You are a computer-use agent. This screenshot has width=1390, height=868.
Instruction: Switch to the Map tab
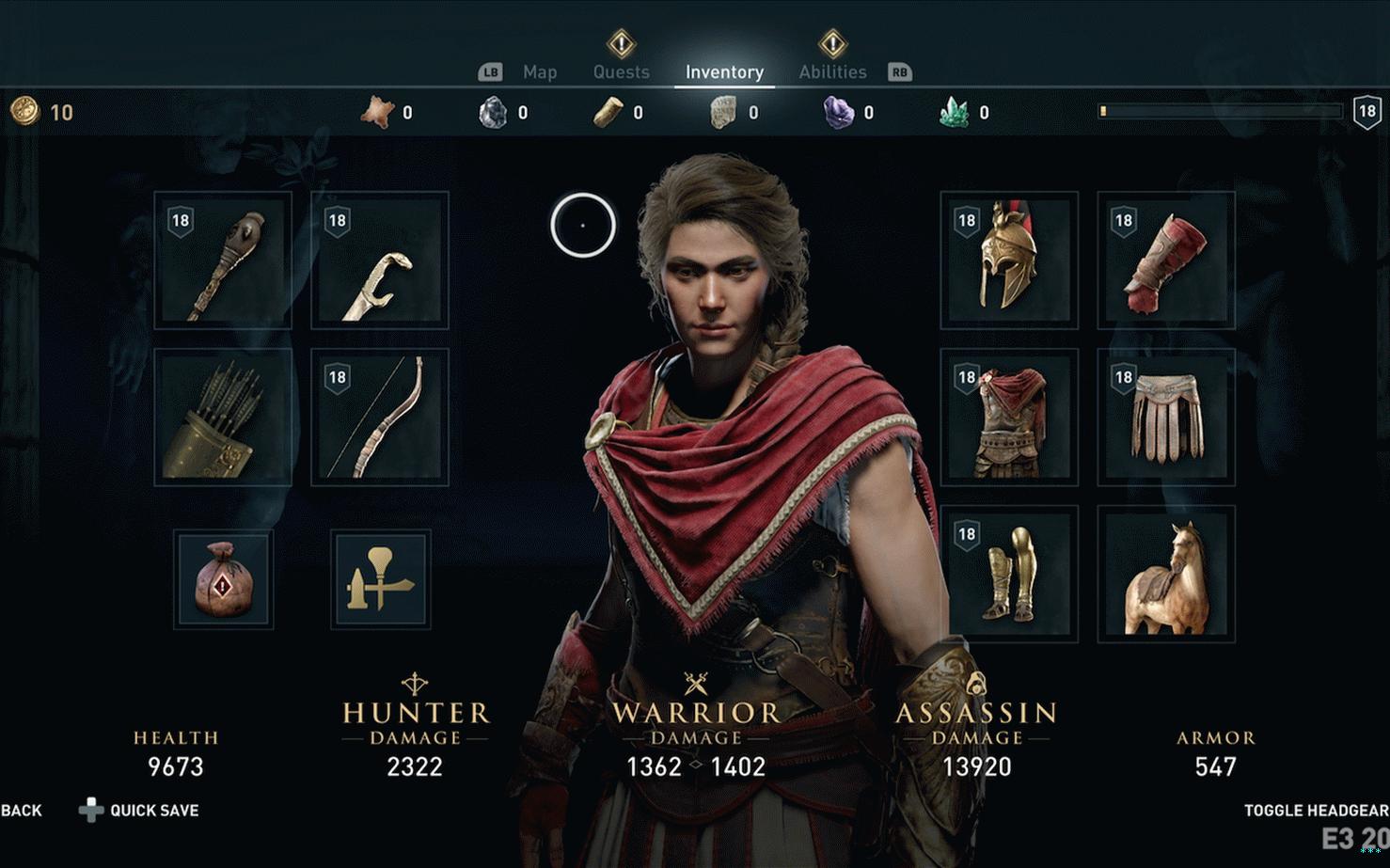pos(539,72)
